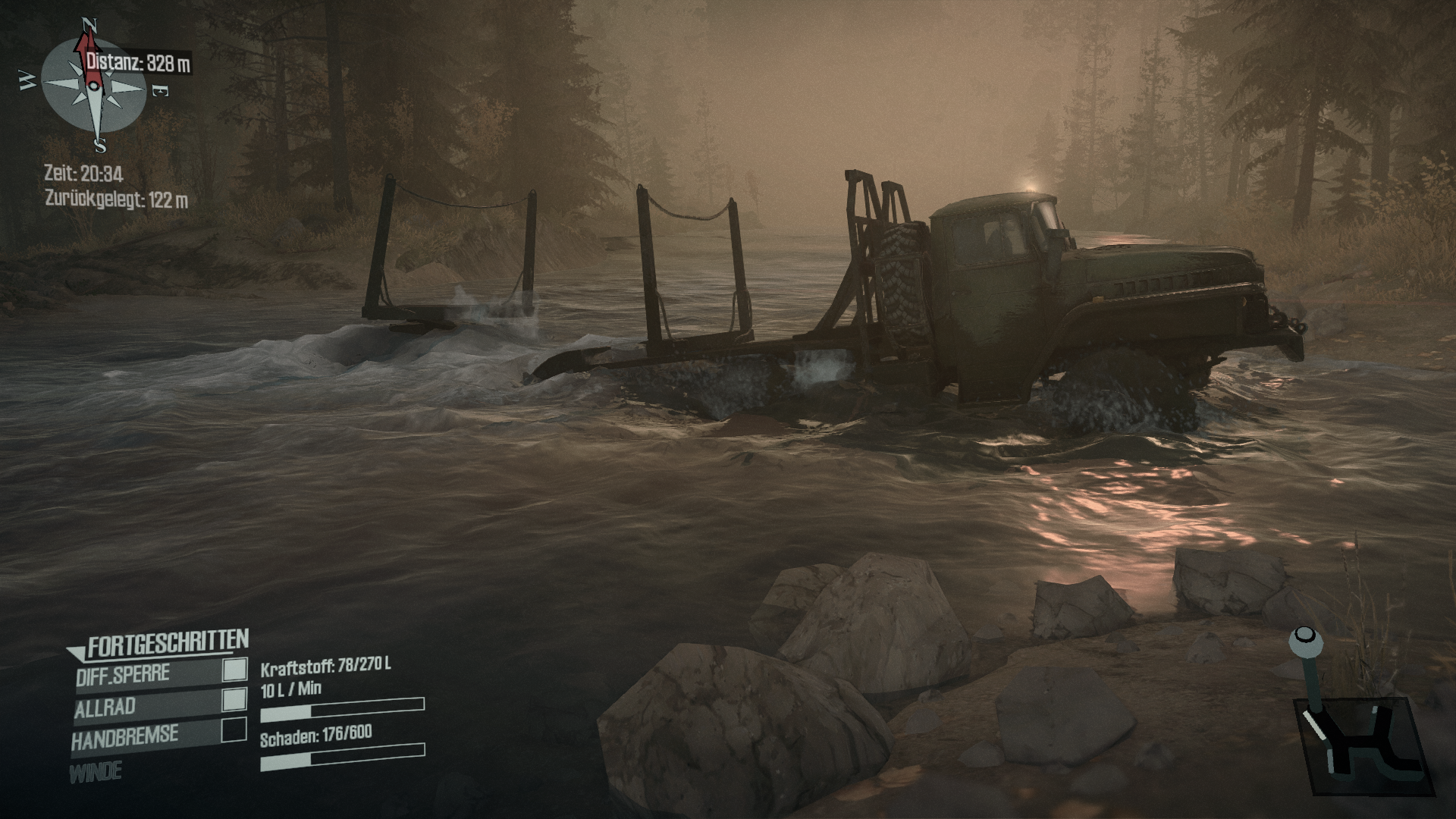Toggle the Diff.Sperre checkbox
Viewport: 1456px width, 819px height.
(235, 670)
